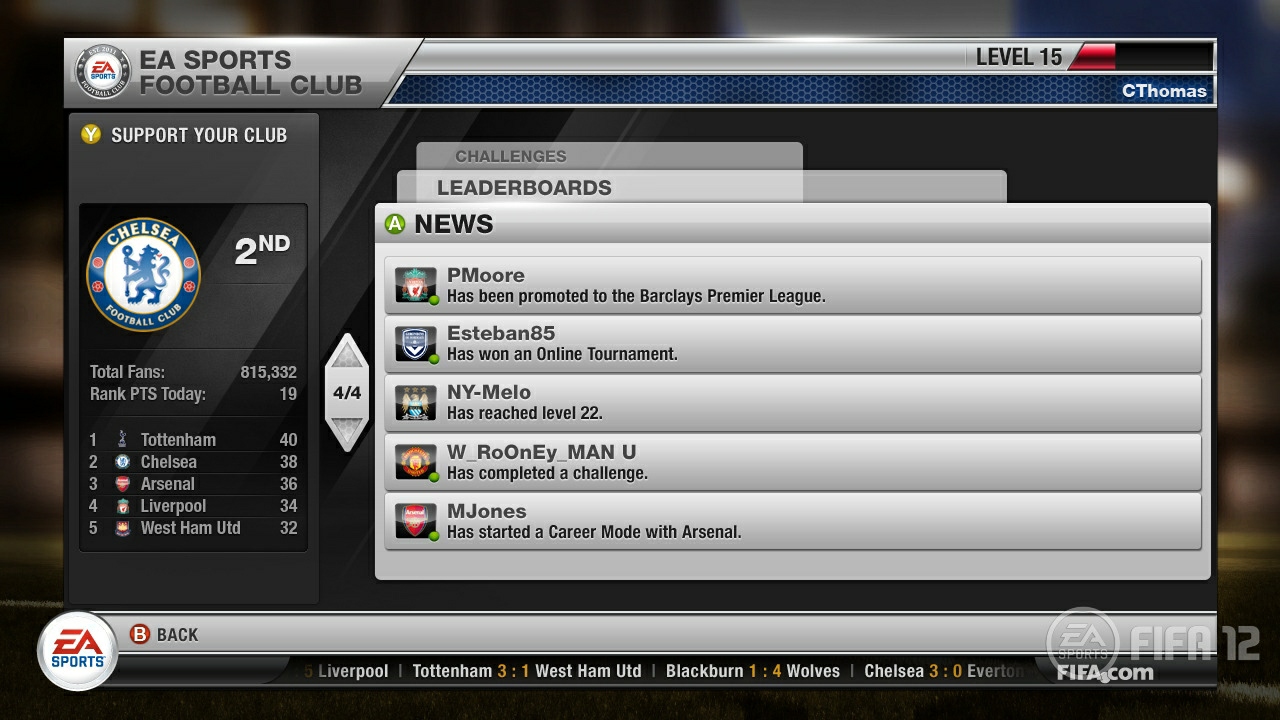Click the green A icon beside News
This screenshot has width=1280, height=720.
[393, 223]
